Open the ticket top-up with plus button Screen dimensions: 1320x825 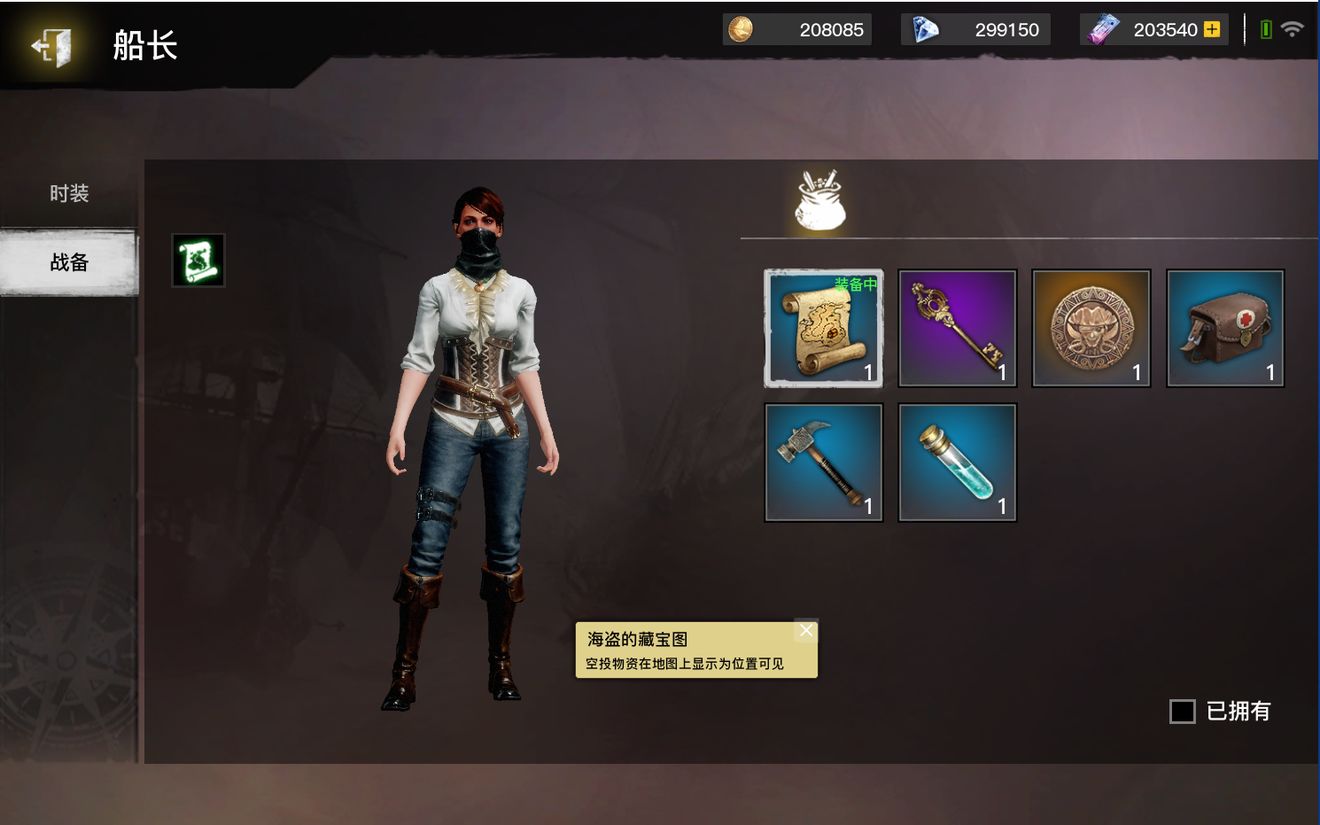click(1213, 29)
